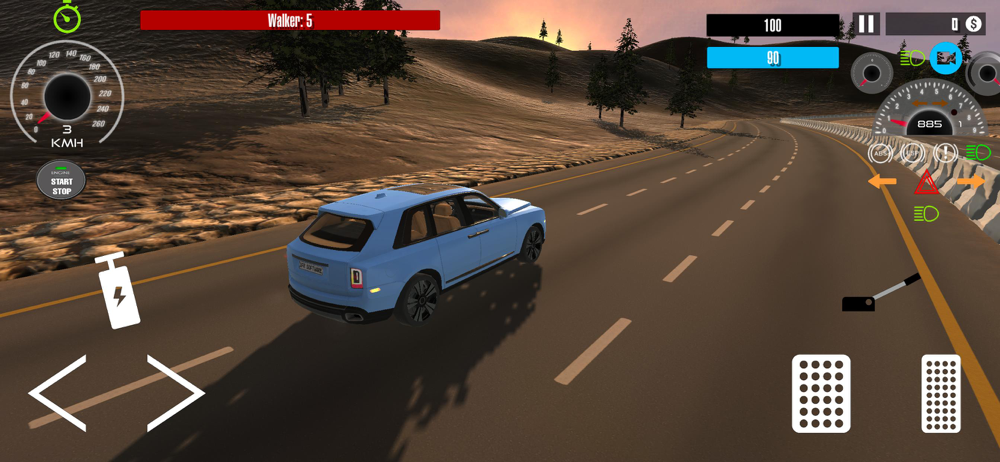Steer left with the left arrow
Viewport: 1000px width, 462px height.
click(58, 392)
